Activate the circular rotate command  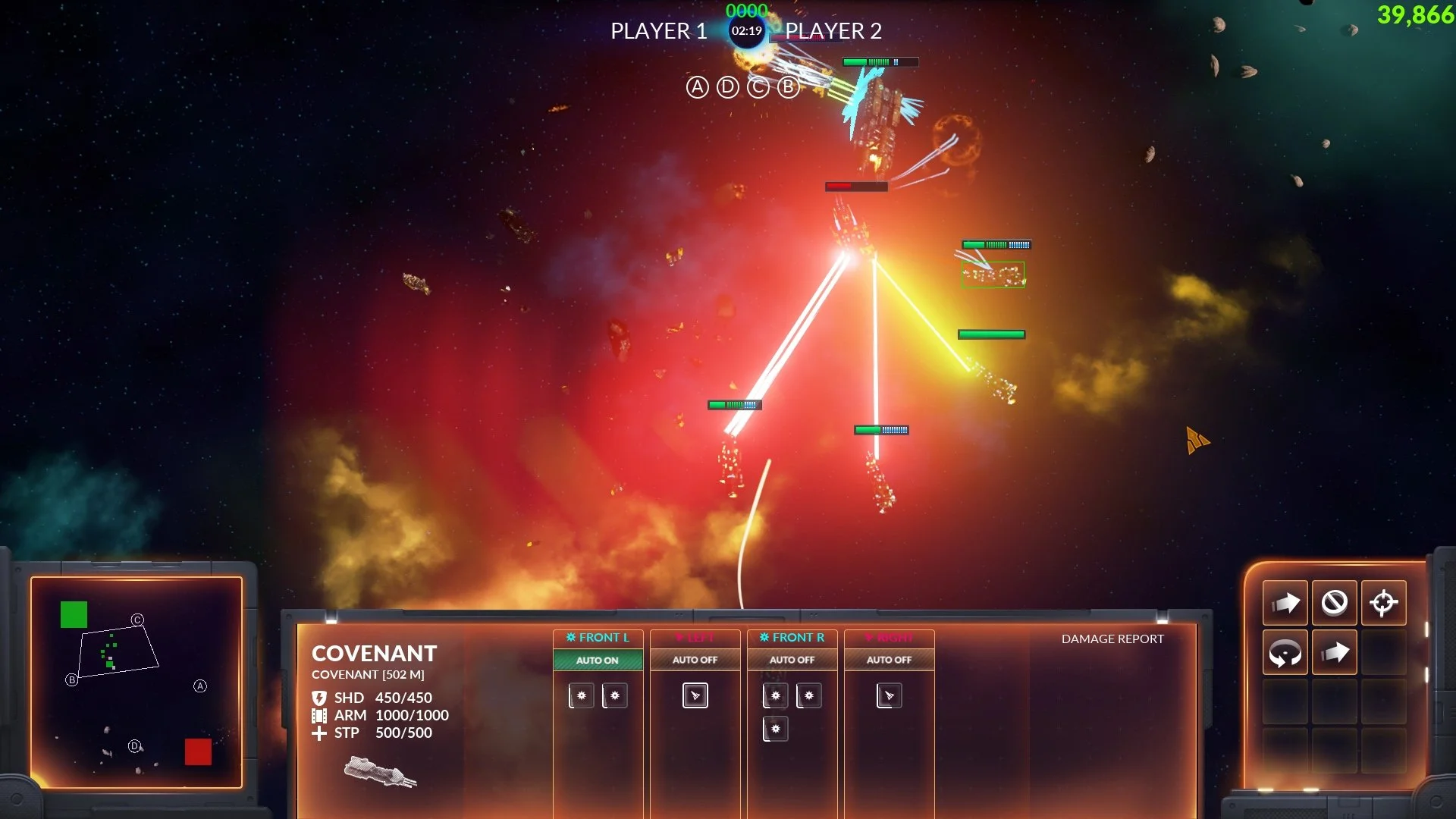1285,652
